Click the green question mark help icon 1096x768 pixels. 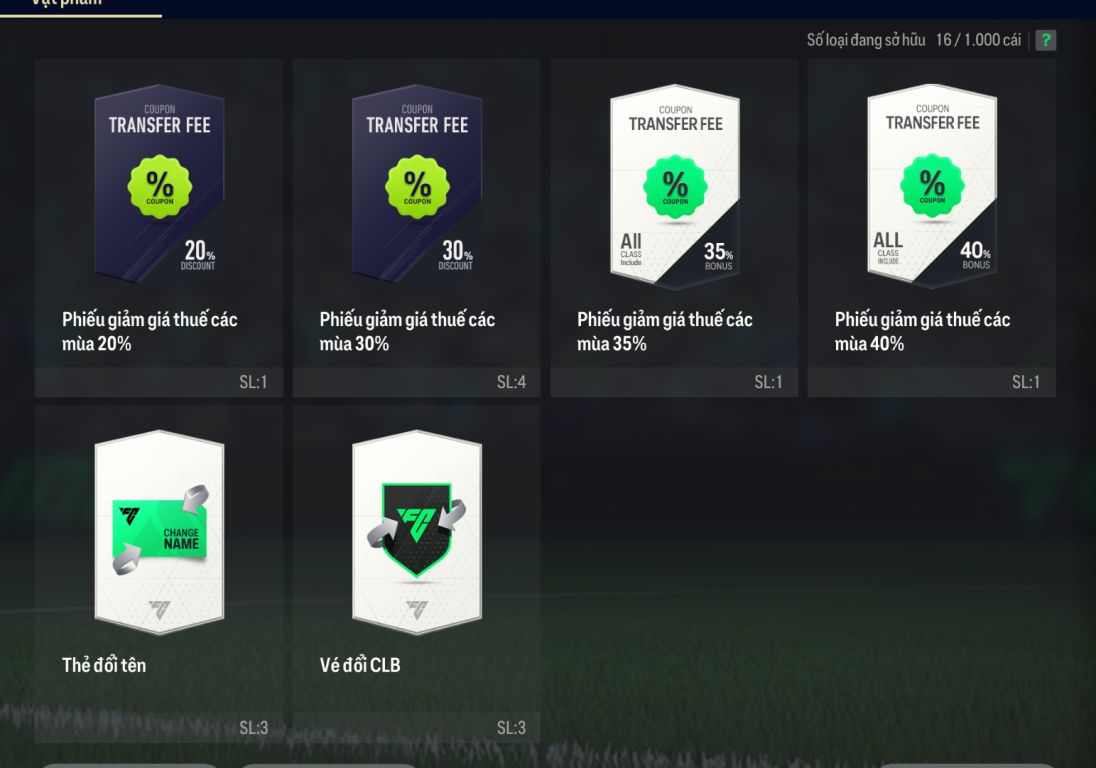click(x=1046, y=40)
